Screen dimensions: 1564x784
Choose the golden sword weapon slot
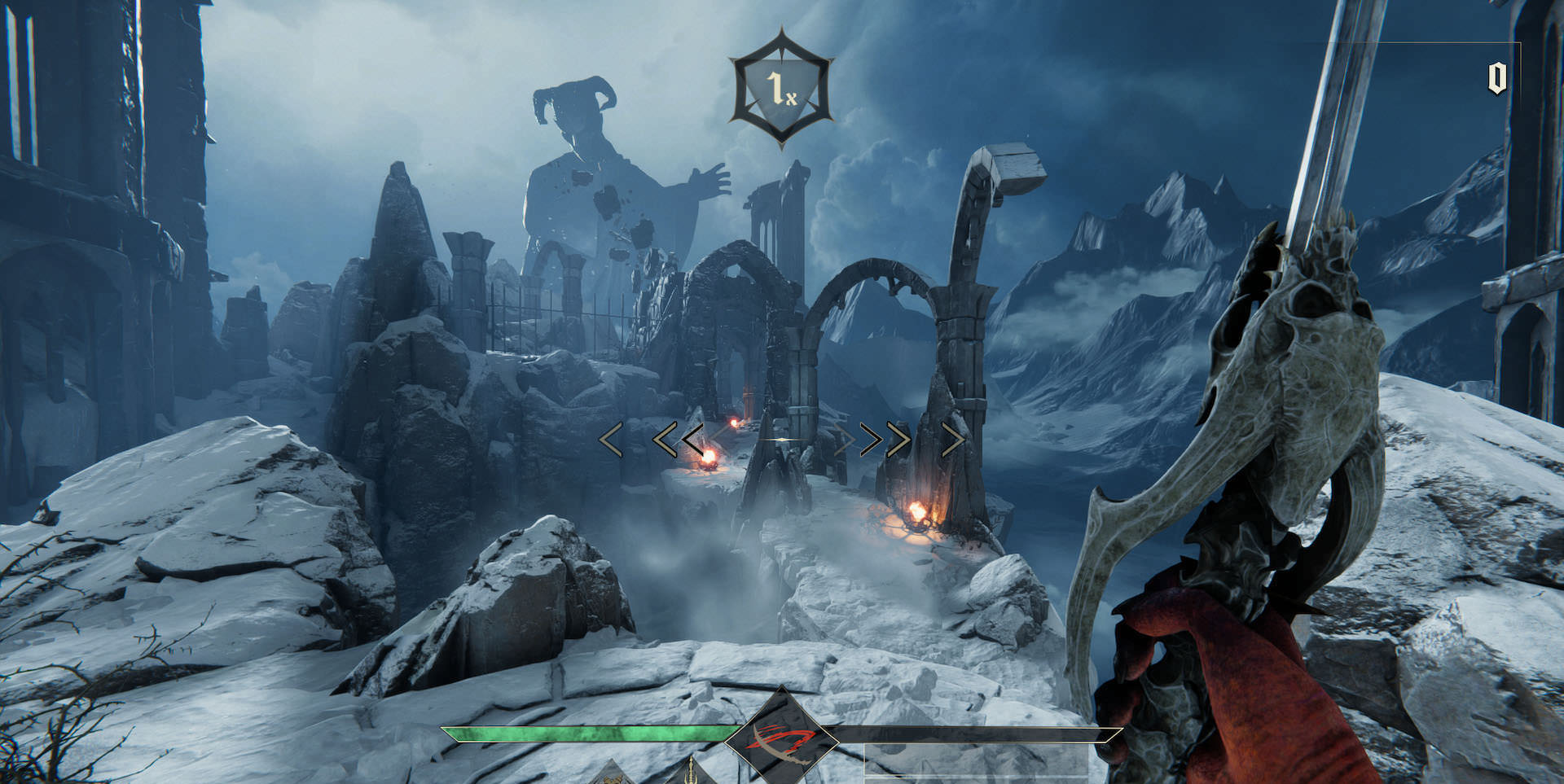692,772
